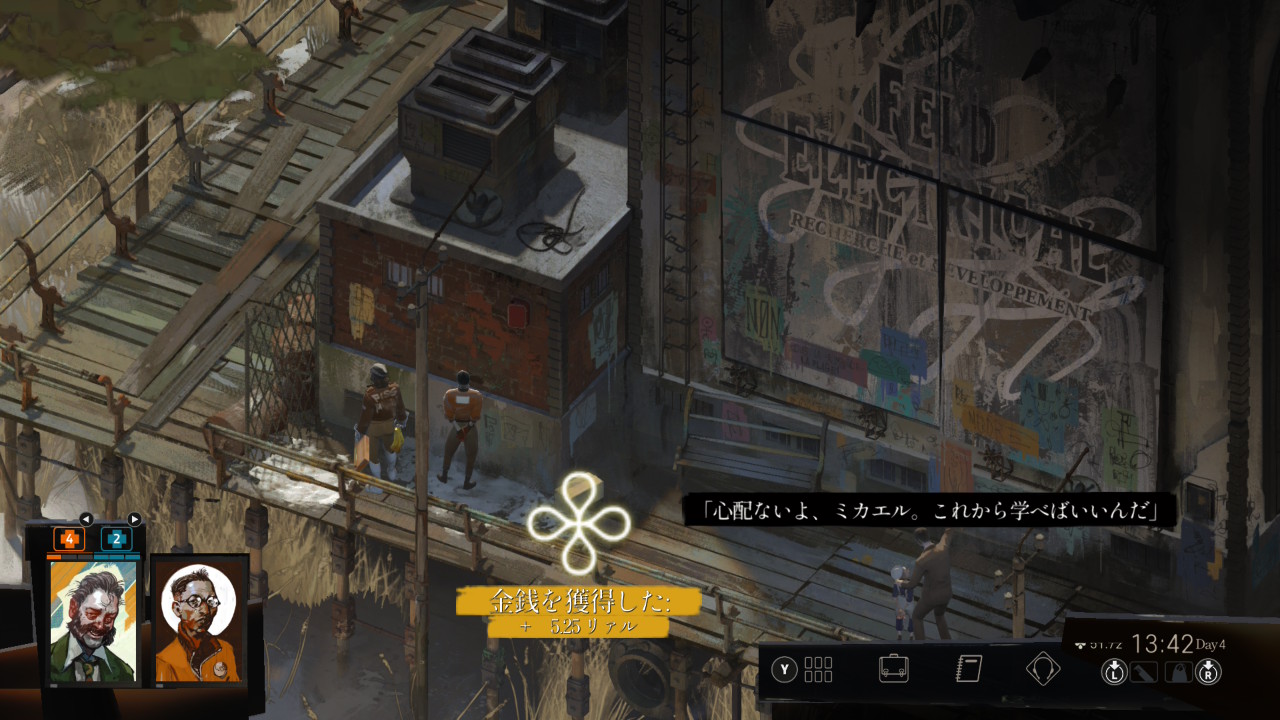Click the glowing four-leaf interaction orb

click(x=579, y=522)
